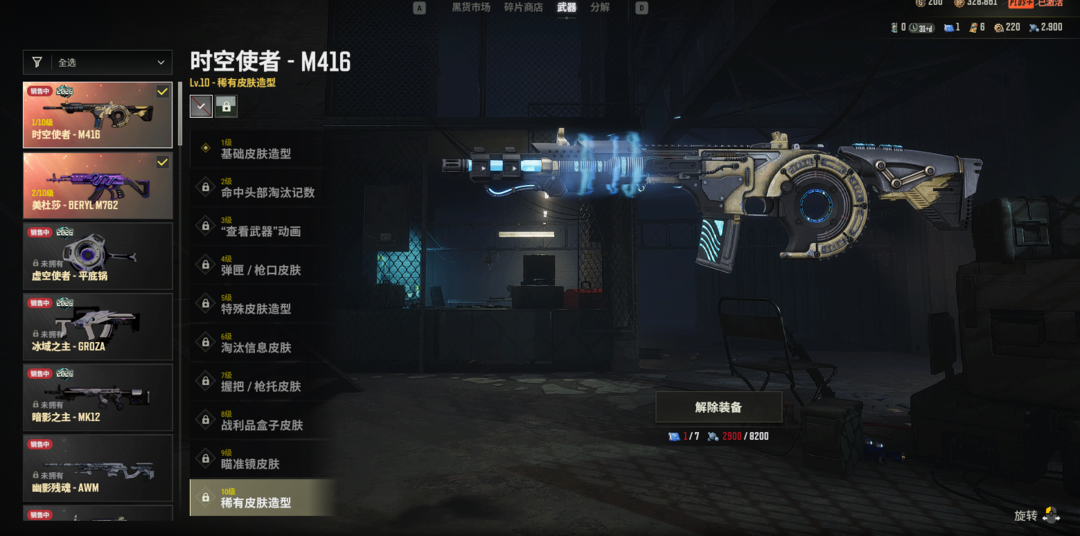This screenshot has height=536, width=1080.
Task: Open the 黑货市场 tab
Action: [x=470, y=8]
